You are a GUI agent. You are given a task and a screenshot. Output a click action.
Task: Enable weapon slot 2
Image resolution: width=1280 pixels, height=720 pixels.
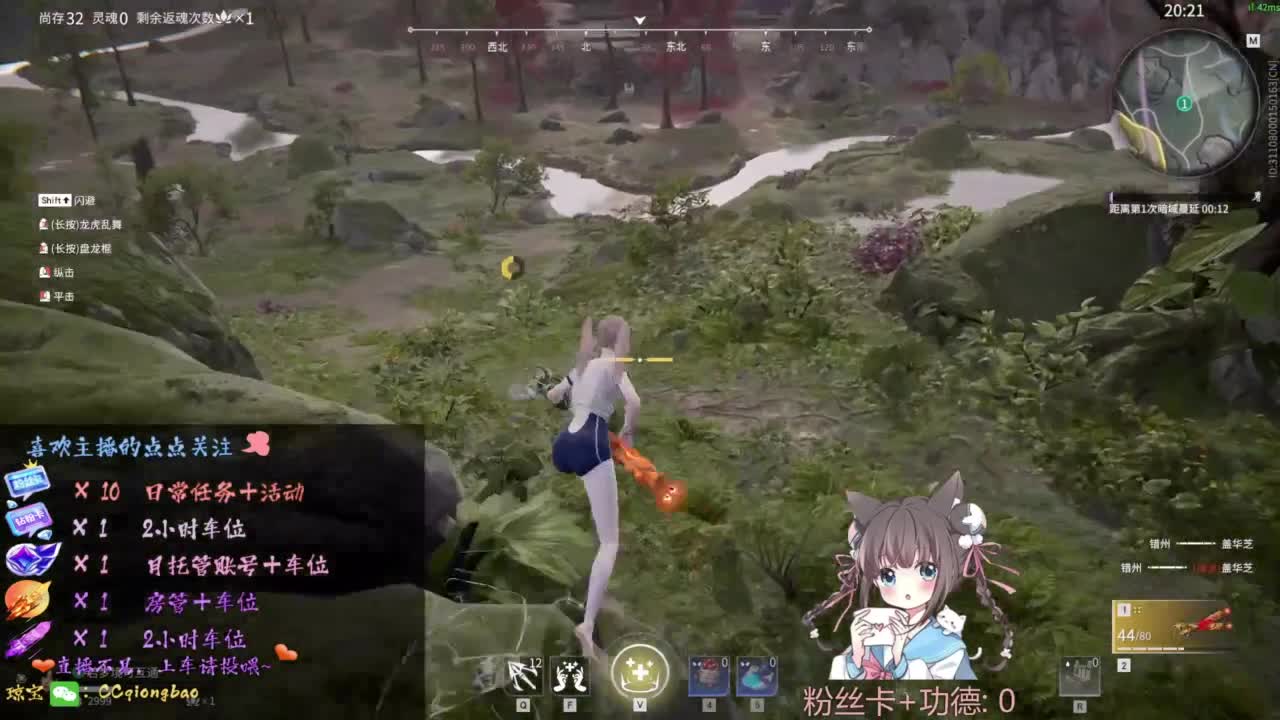tap(1124, 664)
